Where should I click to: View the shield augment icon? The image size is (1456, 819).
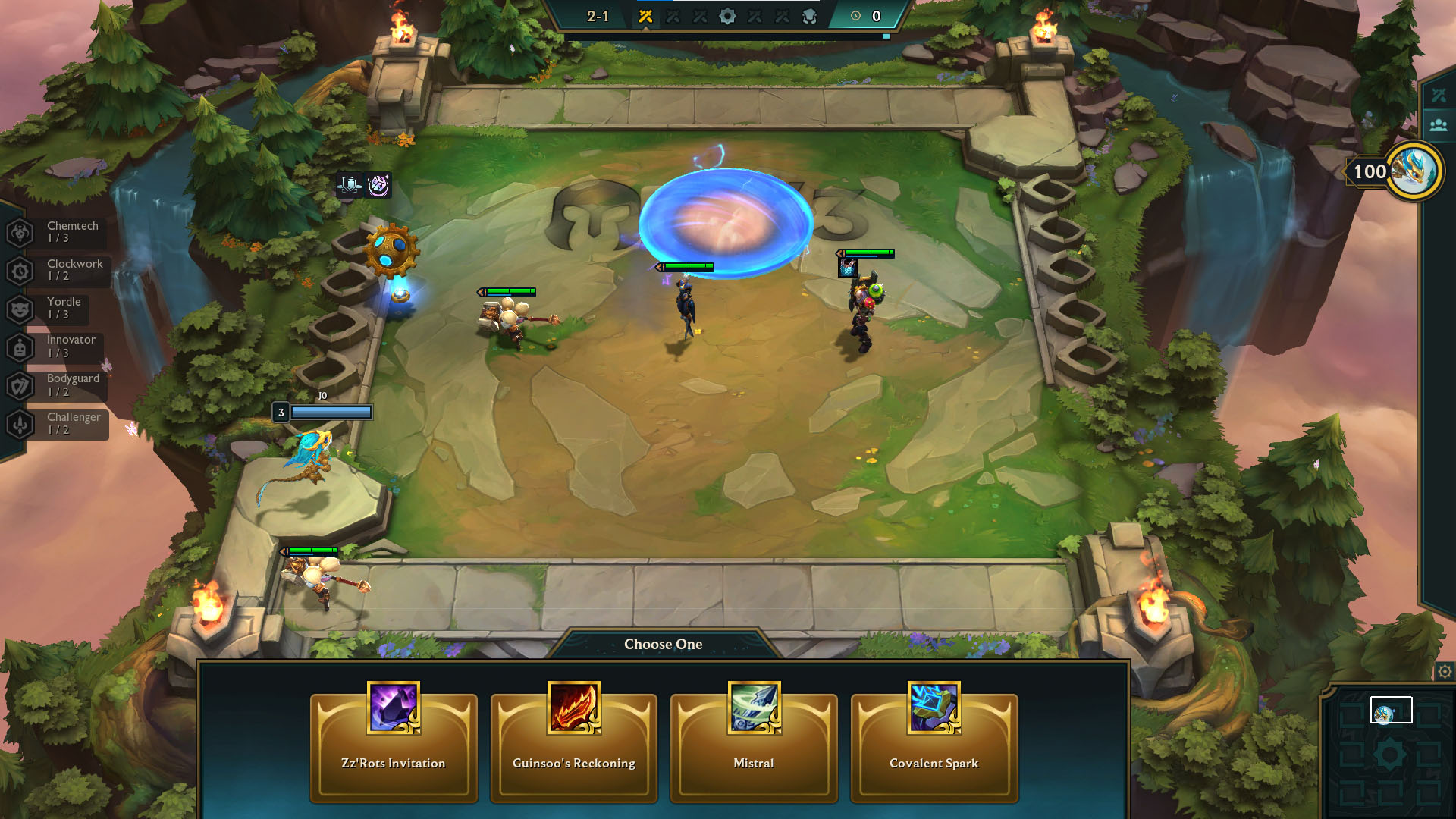pos(350,185)
